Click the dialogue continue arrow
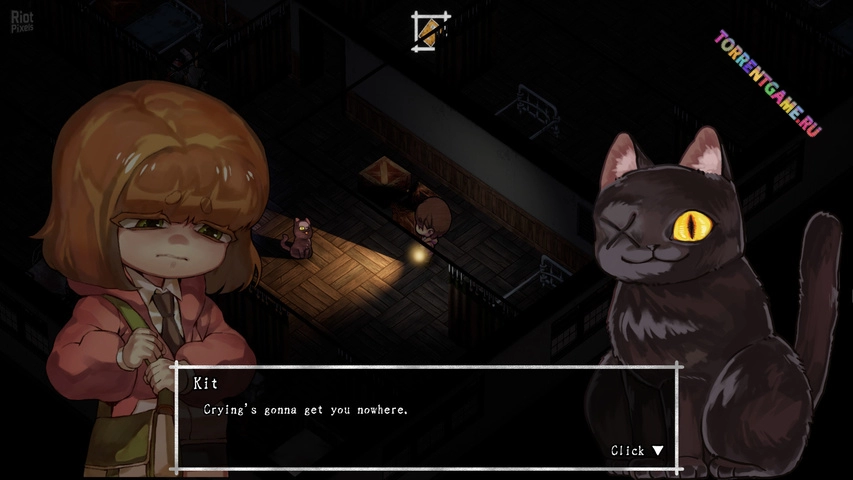853x480 pixels. pos(657,450)
